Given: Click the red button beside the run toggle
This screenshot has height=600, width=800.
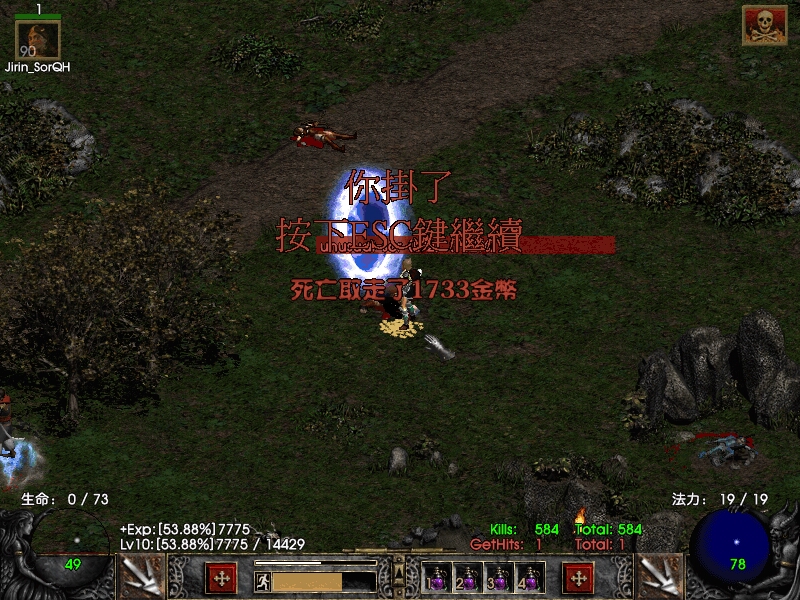Looking at the screenshot, I should [x=221, y=578].
